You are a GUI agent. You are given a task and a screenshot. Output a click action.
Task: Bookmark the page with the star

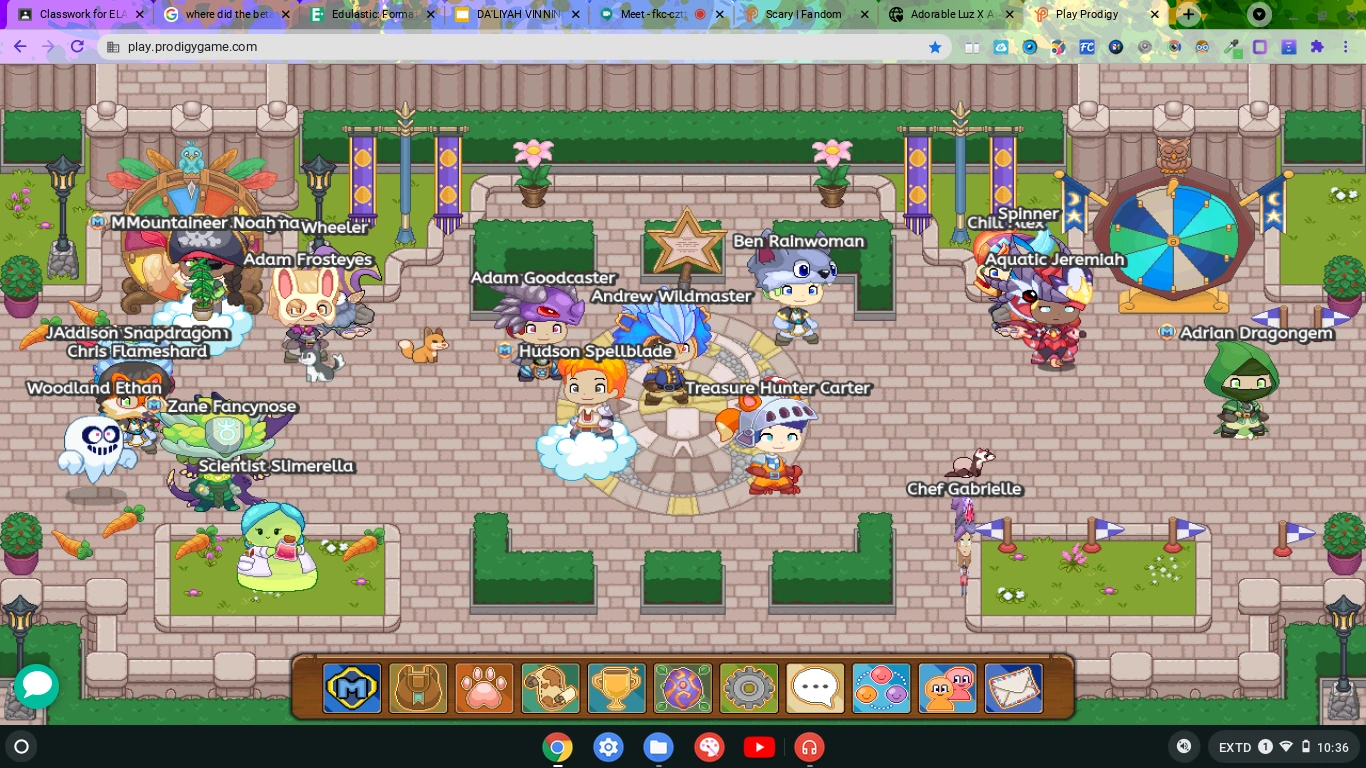[x=934, y=47]
